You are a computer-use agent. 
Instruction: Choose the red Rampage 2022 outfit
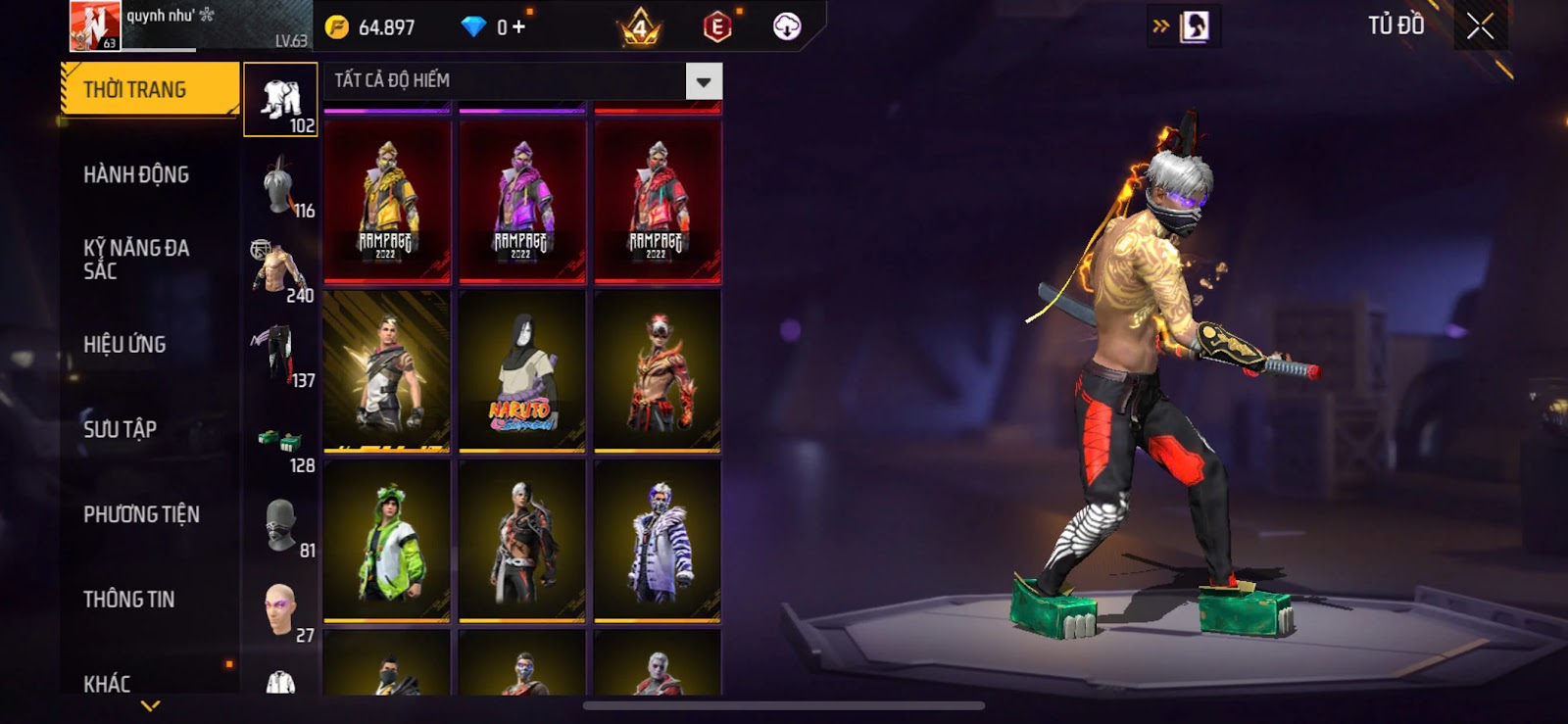[658, 202]
